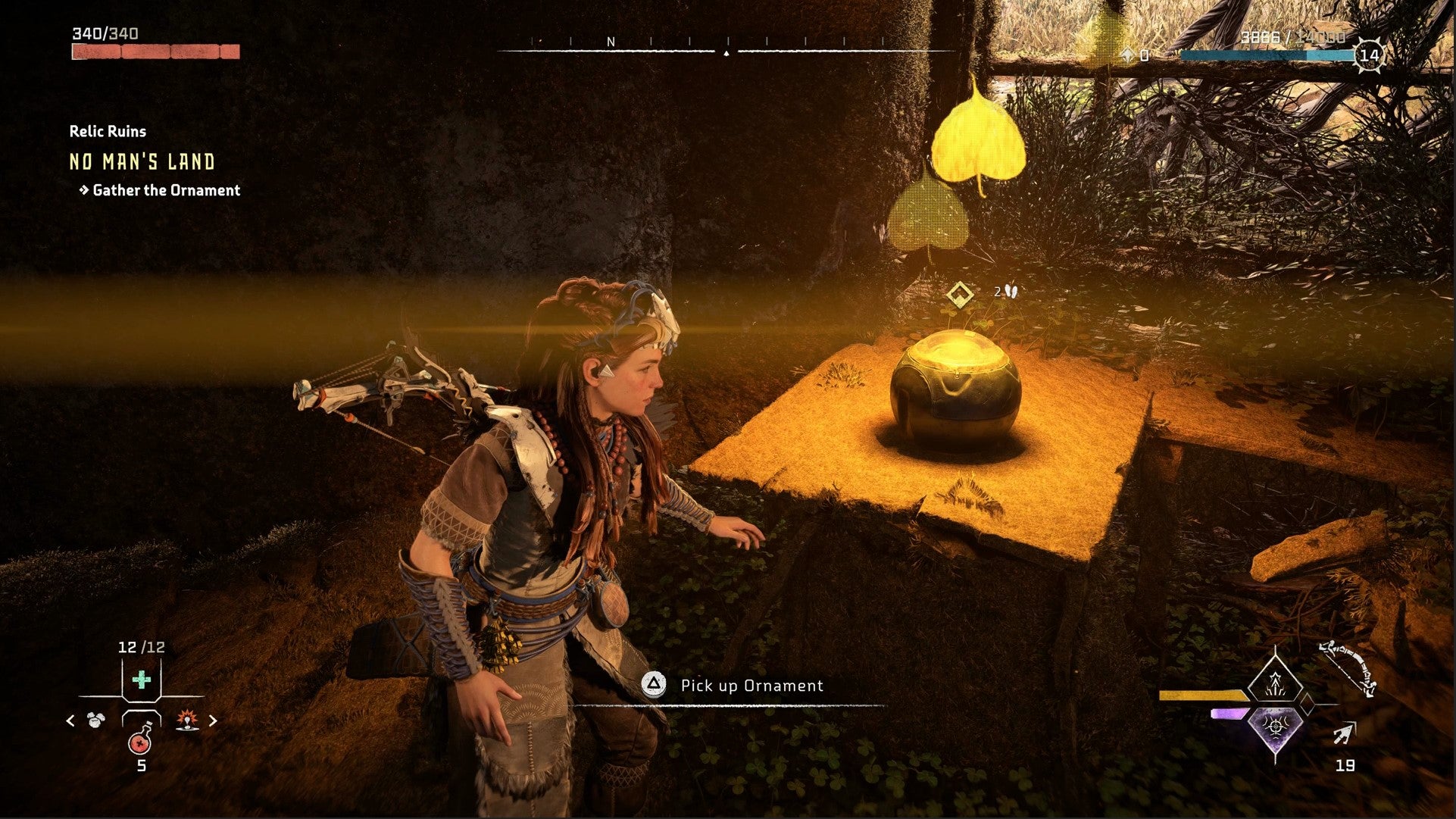Viewport: 1456px width, 819px height.
Task: Click the North marker on the compass
Action: click(611, 43)
